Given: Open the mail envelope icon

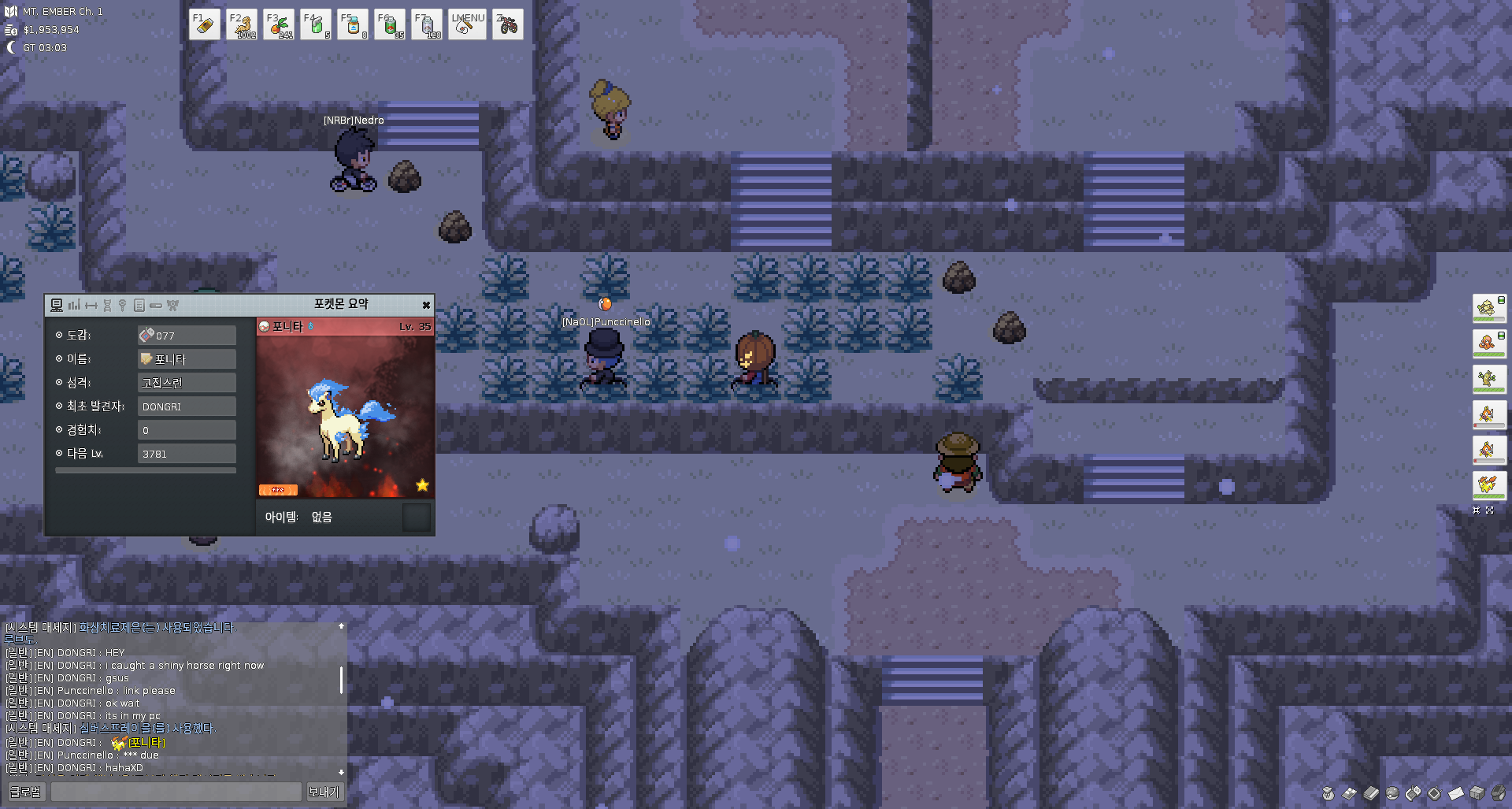Looking at the screenshot, I should click(x=1456, y=793).
